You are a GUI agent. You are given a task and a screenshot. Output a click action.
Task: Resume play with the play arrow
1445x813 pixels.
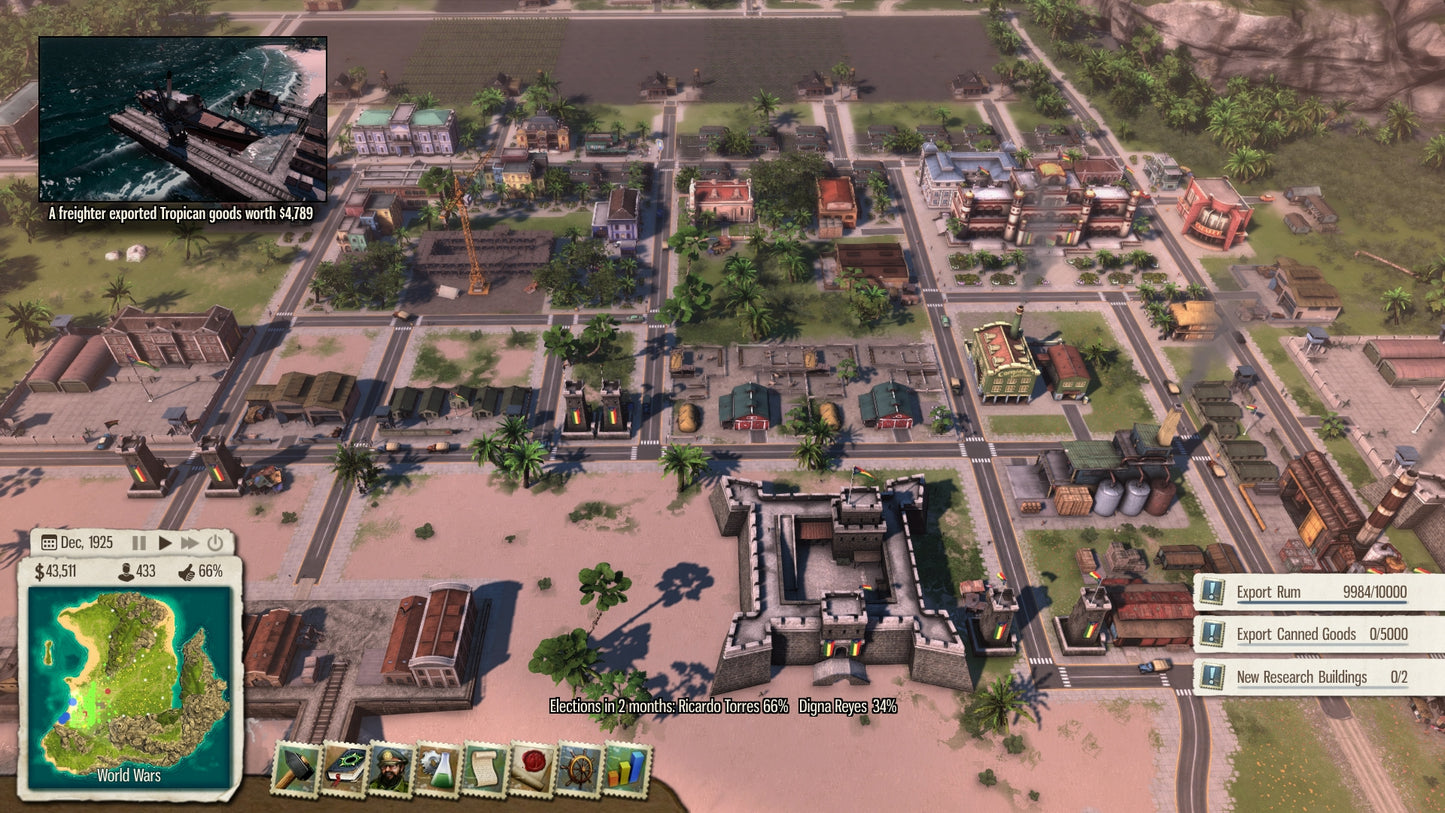tap(165, 541)
